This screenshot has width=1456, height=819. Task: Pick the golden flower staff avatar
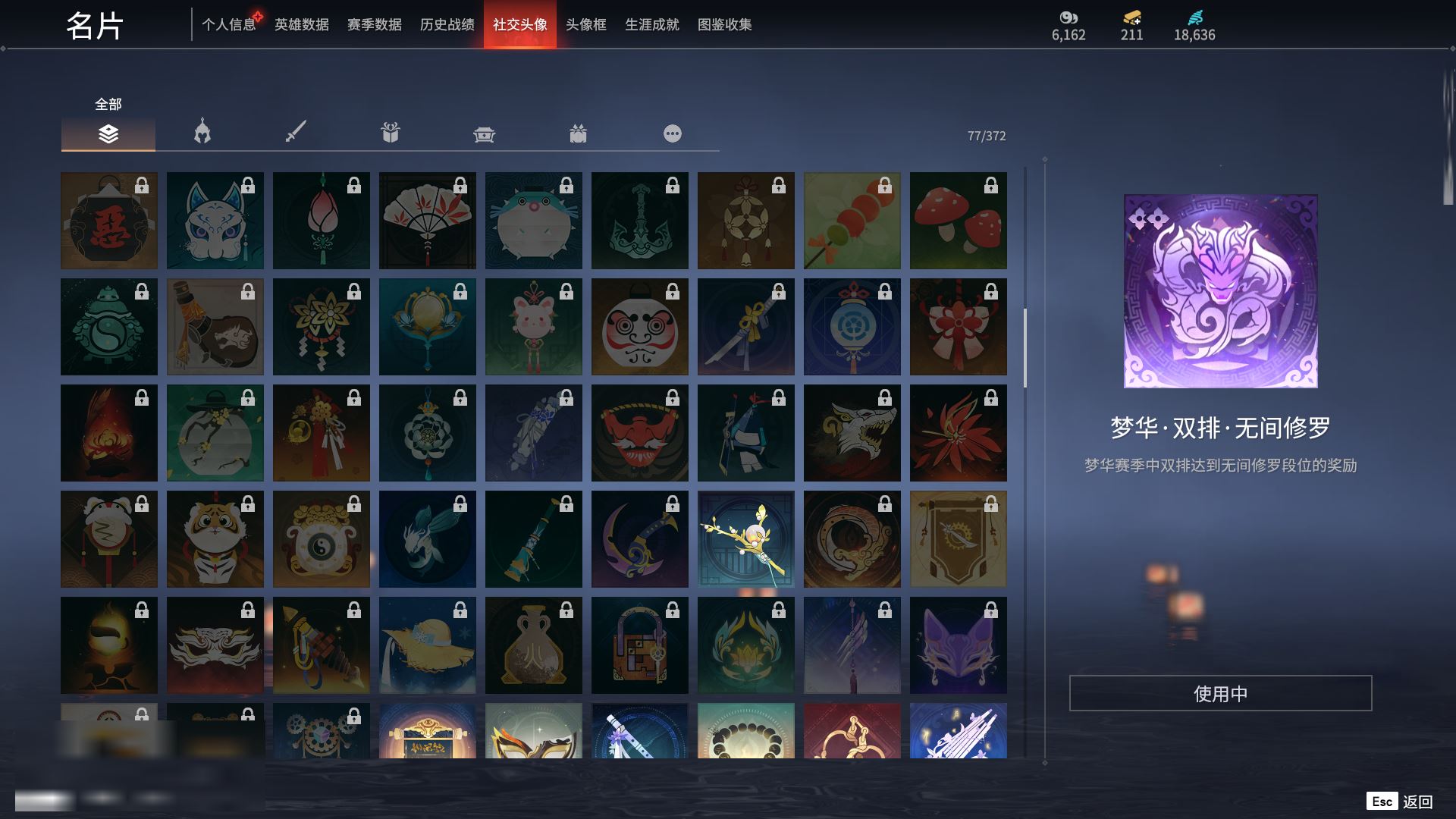click(746, 539)
